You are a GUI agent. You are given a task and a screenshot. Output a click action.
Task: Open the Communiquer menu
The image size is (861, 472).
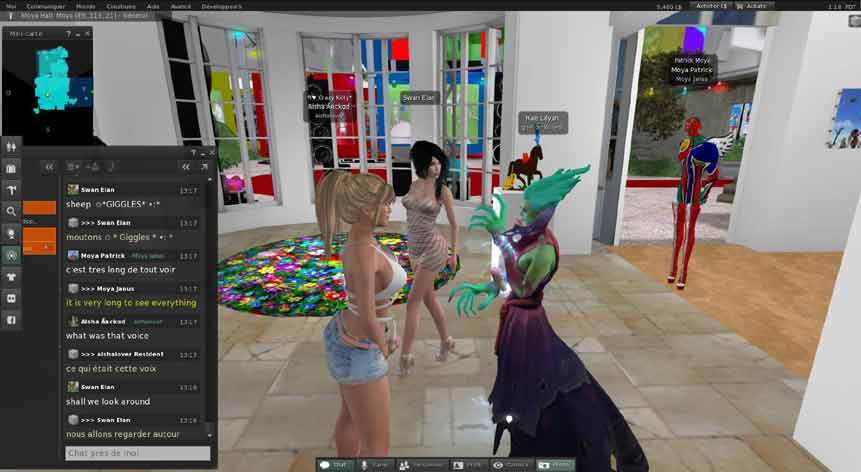(x=48, y=5)
